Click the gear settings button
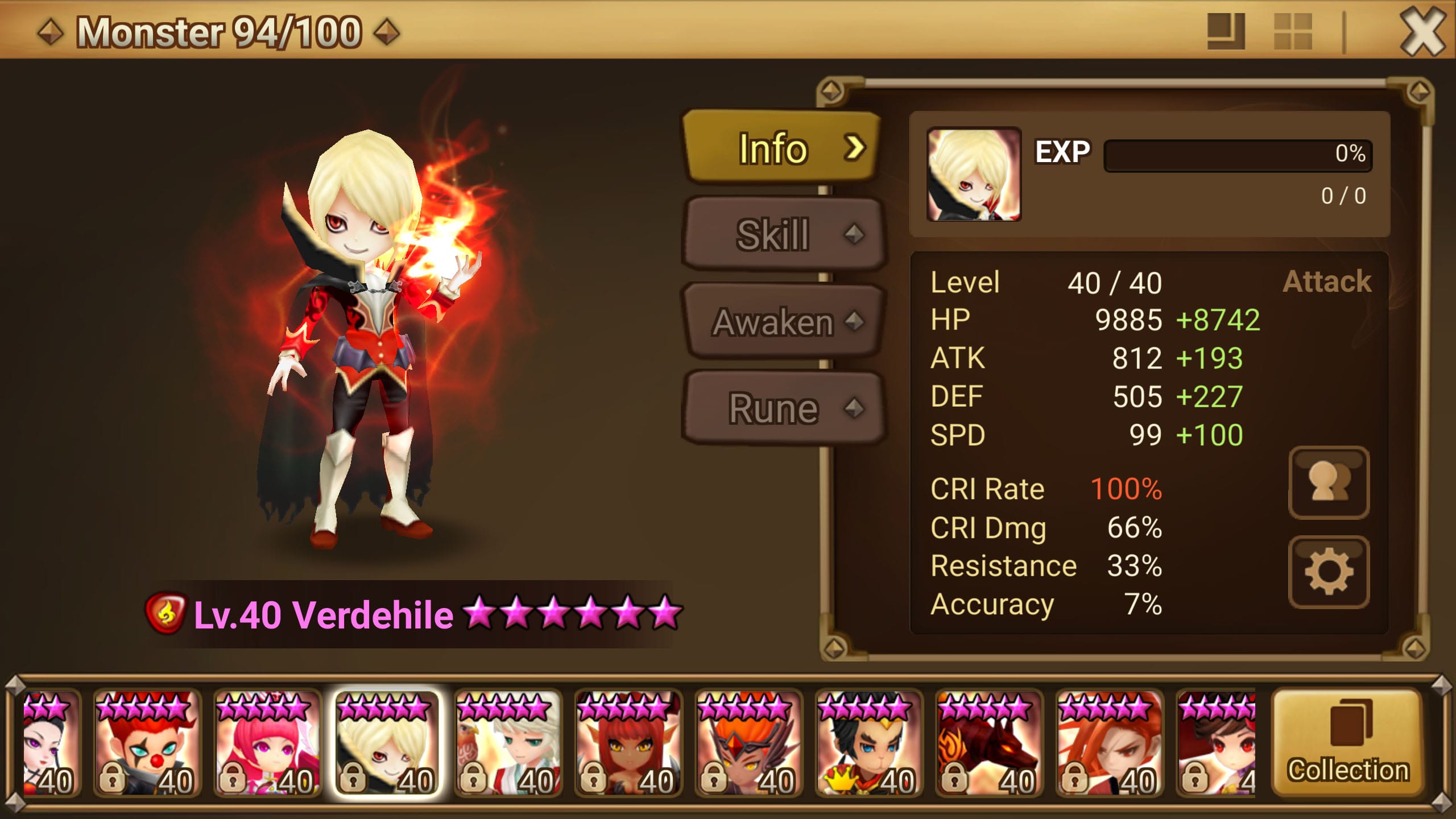This screenshot has width=1456, height=819. [x=1329, y=572]
